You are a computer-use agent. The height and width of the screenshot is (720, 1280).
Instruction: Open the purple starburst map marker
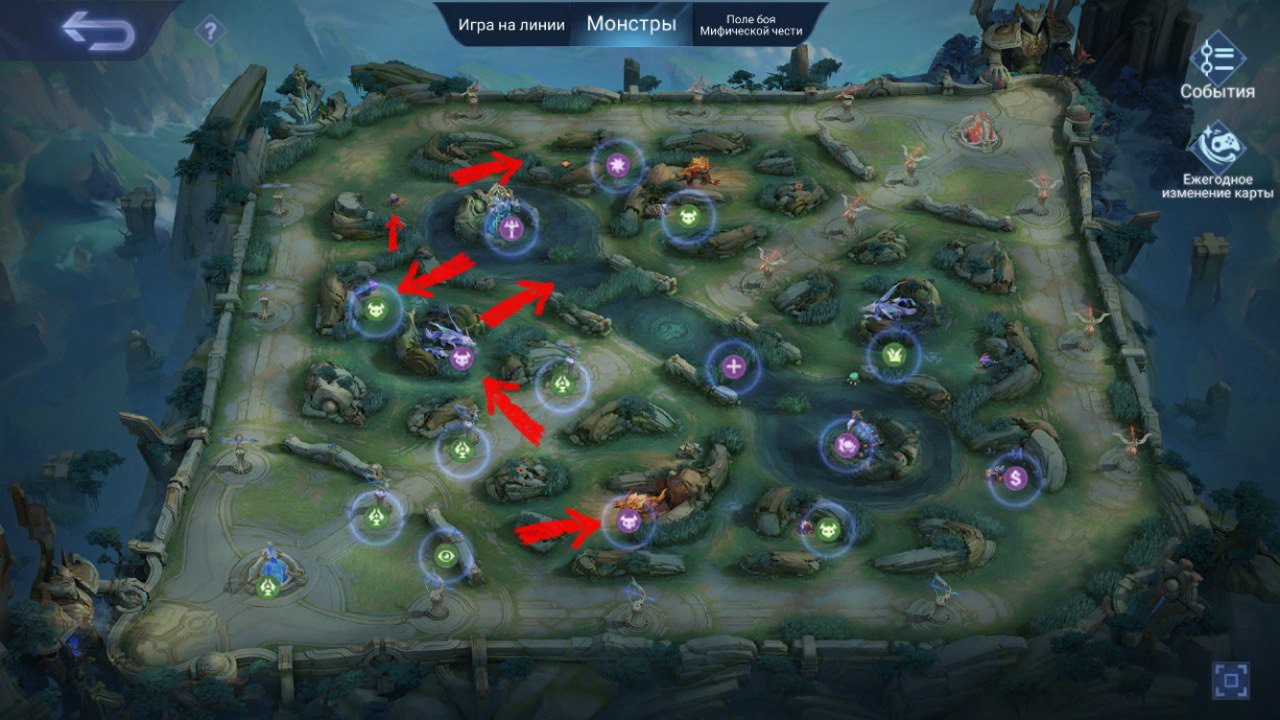click(x=616, y=164)
